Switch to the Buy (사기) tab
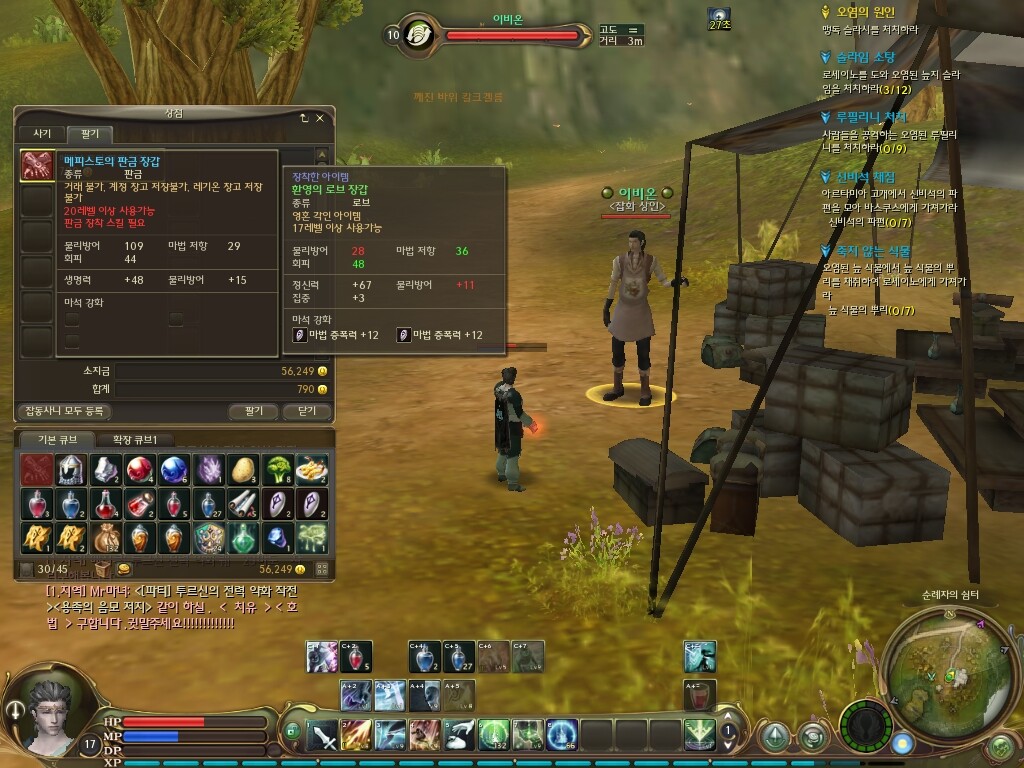Viewport: 1024px width, 768px height. coord(42,134)
